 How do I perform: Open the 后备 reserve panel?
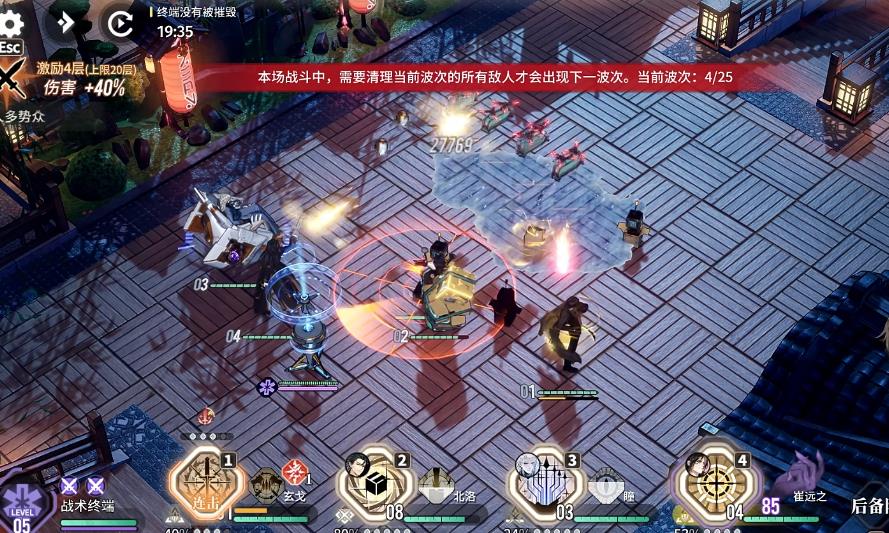868,505
